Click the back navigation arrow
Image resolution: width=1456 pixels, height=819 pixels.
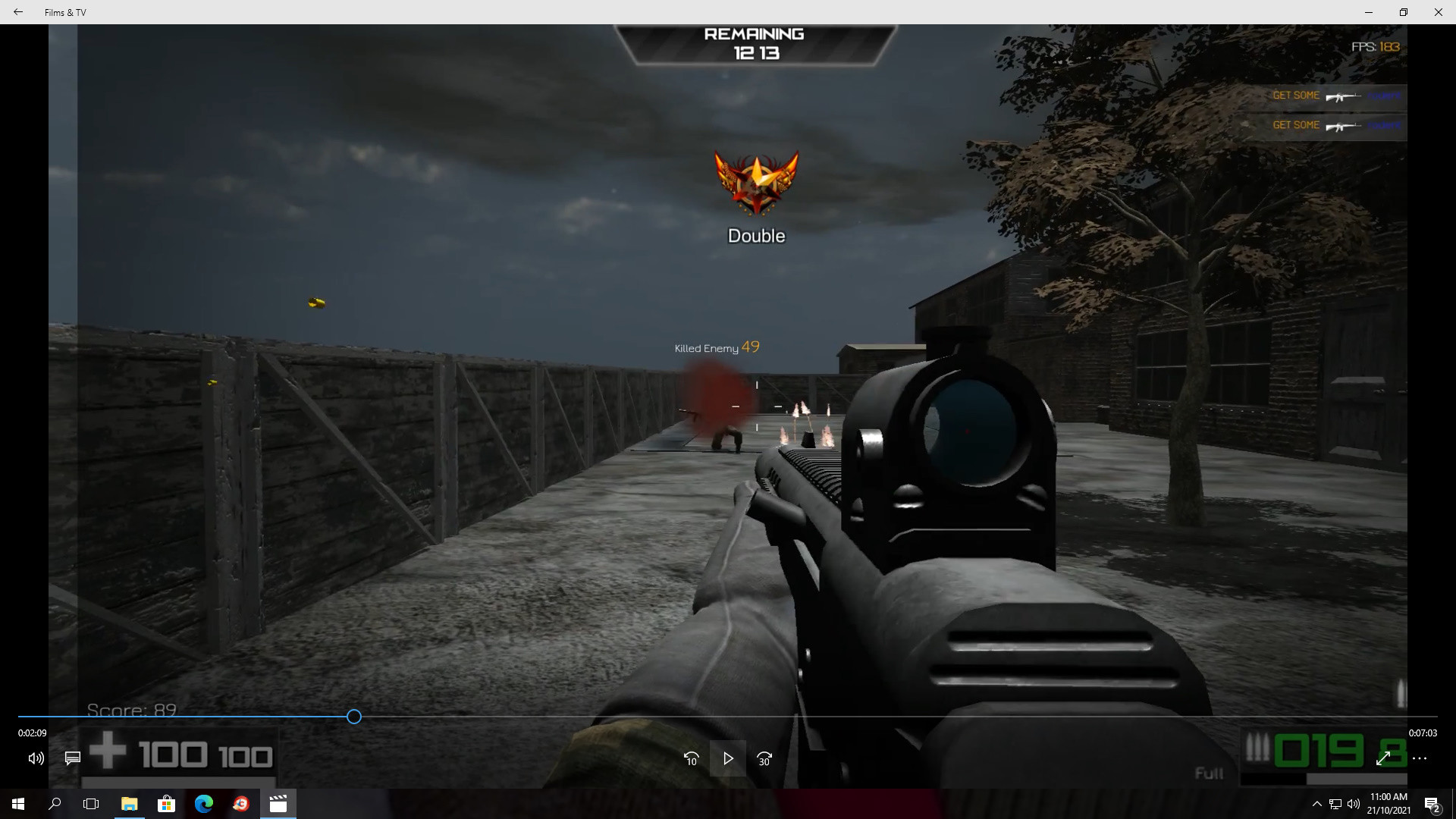[17, 12]
